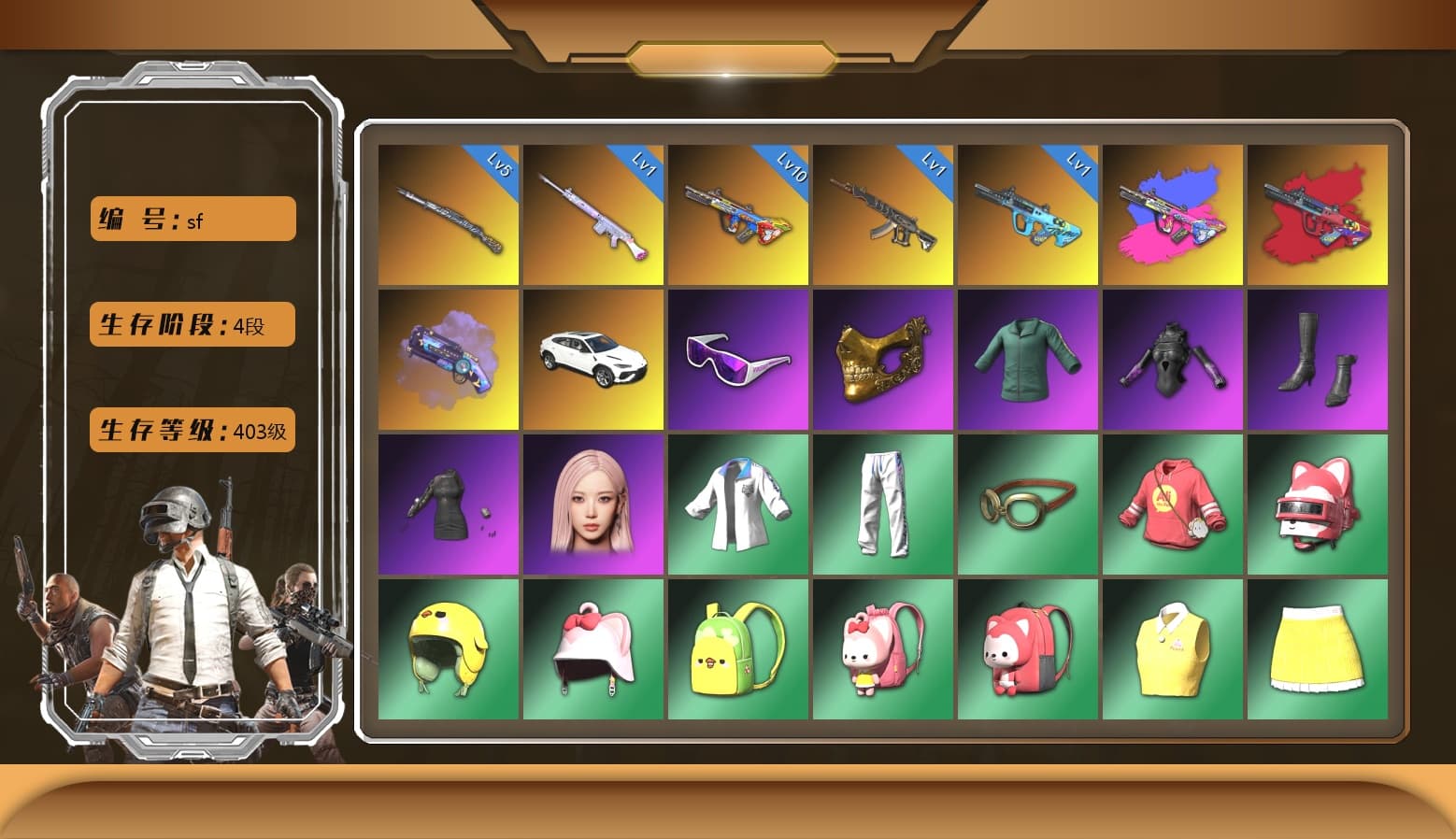This screenshot has height=839, width=1456.
Task: Open the aviator goggles item
Action: click(x=1028, y=505)
